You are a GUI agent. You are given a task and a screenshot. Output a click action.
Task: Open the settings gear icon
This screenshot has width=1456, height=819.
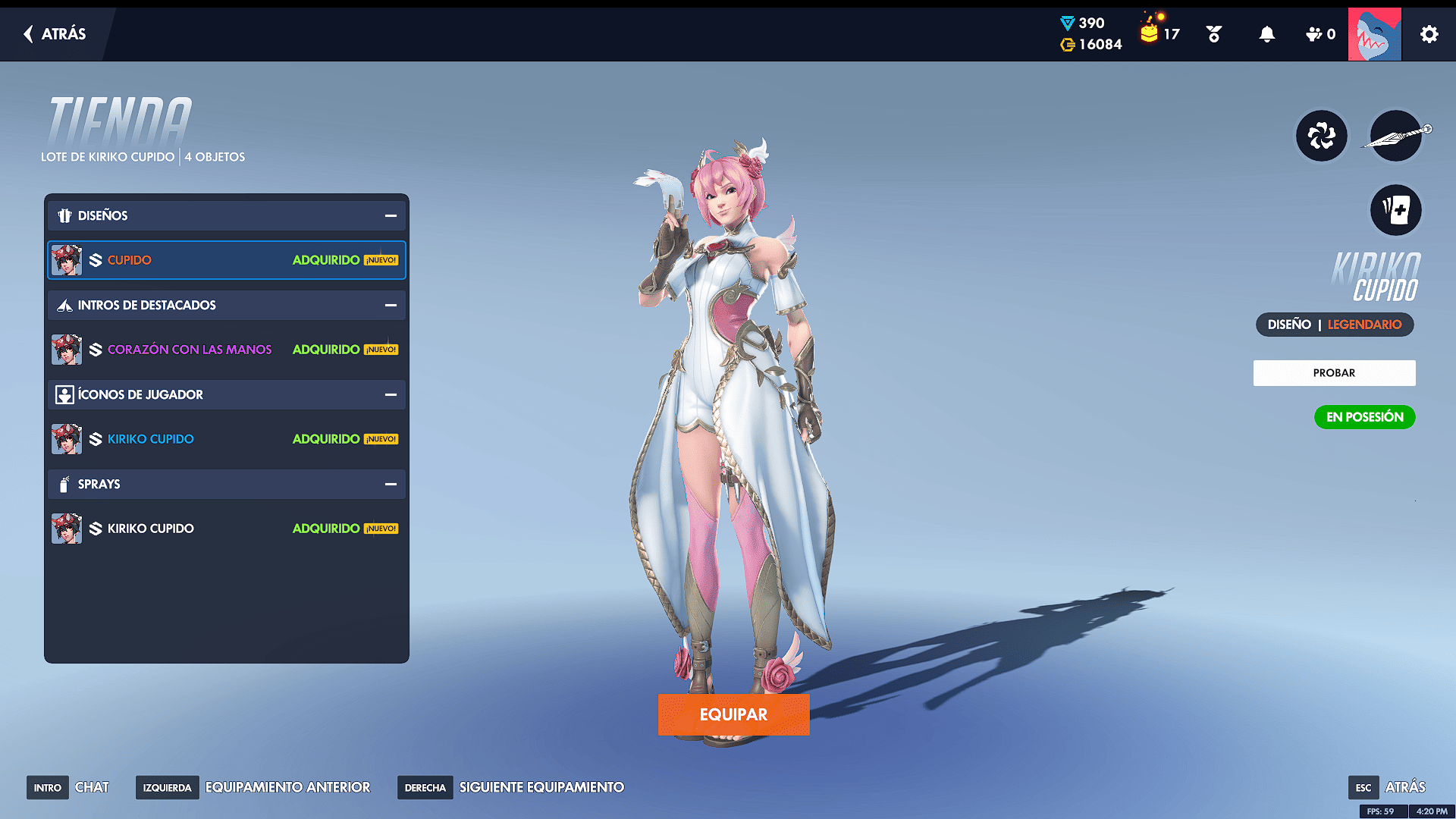pyautogui.click(x=1429, y=34)
